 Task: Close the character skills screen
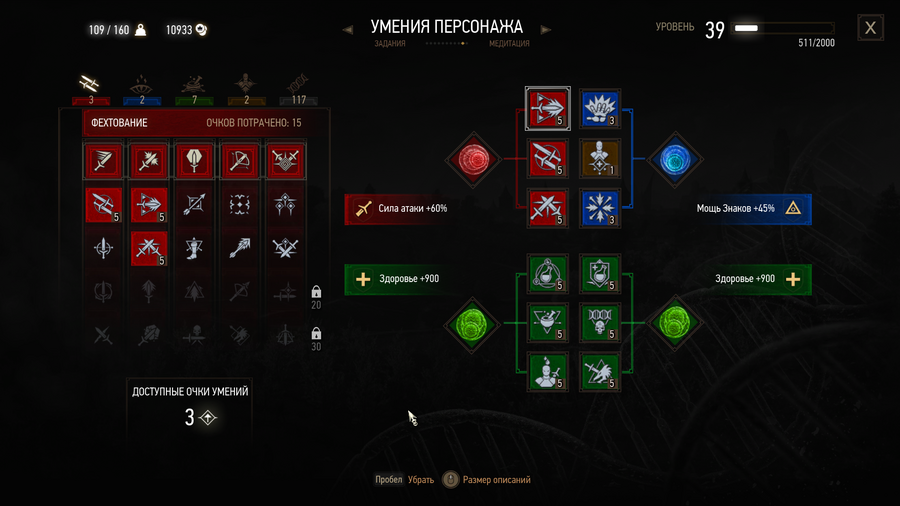(x=870, y=28)
